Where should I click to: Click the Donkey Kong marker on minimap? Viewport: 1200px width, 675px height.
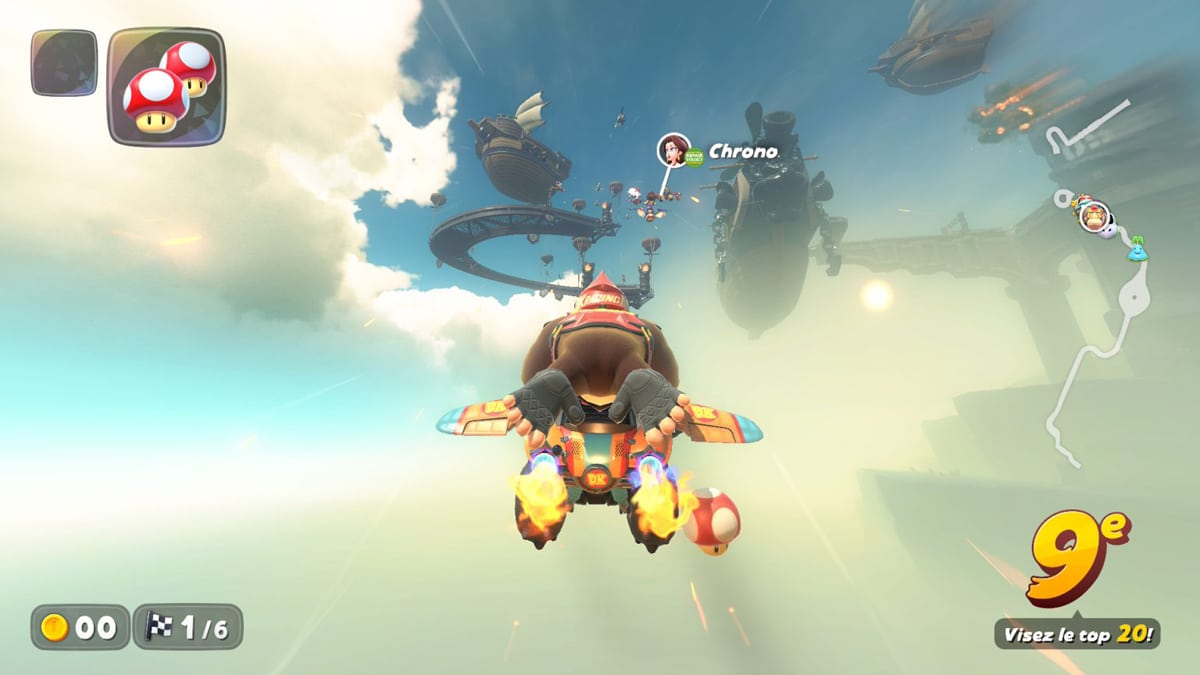(1093, 216)
